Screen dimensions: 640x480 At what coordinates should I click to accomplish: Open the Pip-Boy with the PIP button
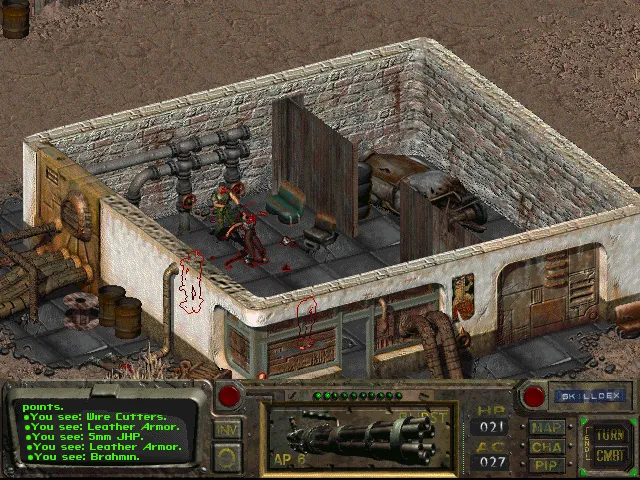coord(547,464)
